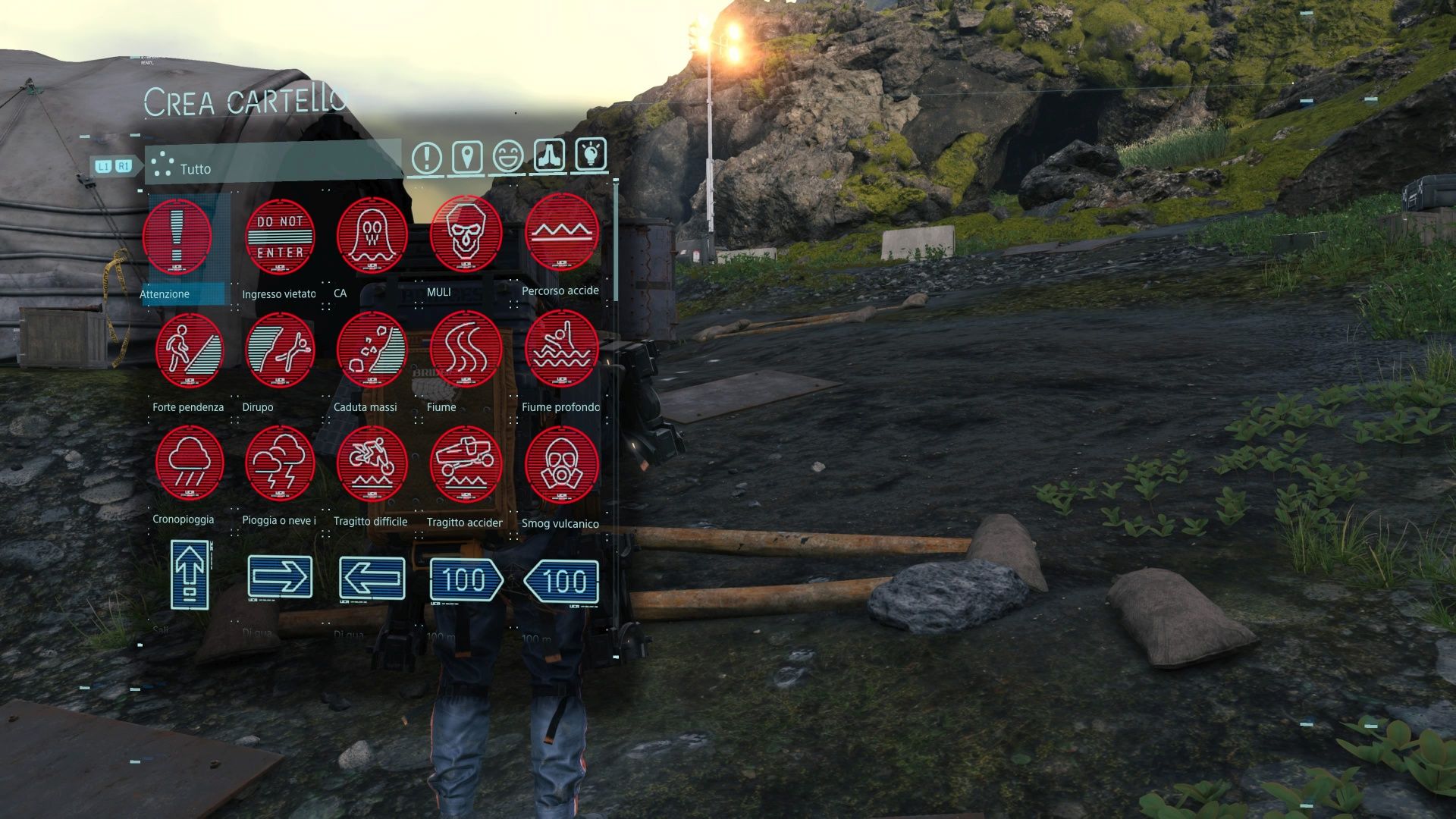Select the MULI skull sign
The height and width of the screenshot is (819, 1456).
click(x=466, y=234)
